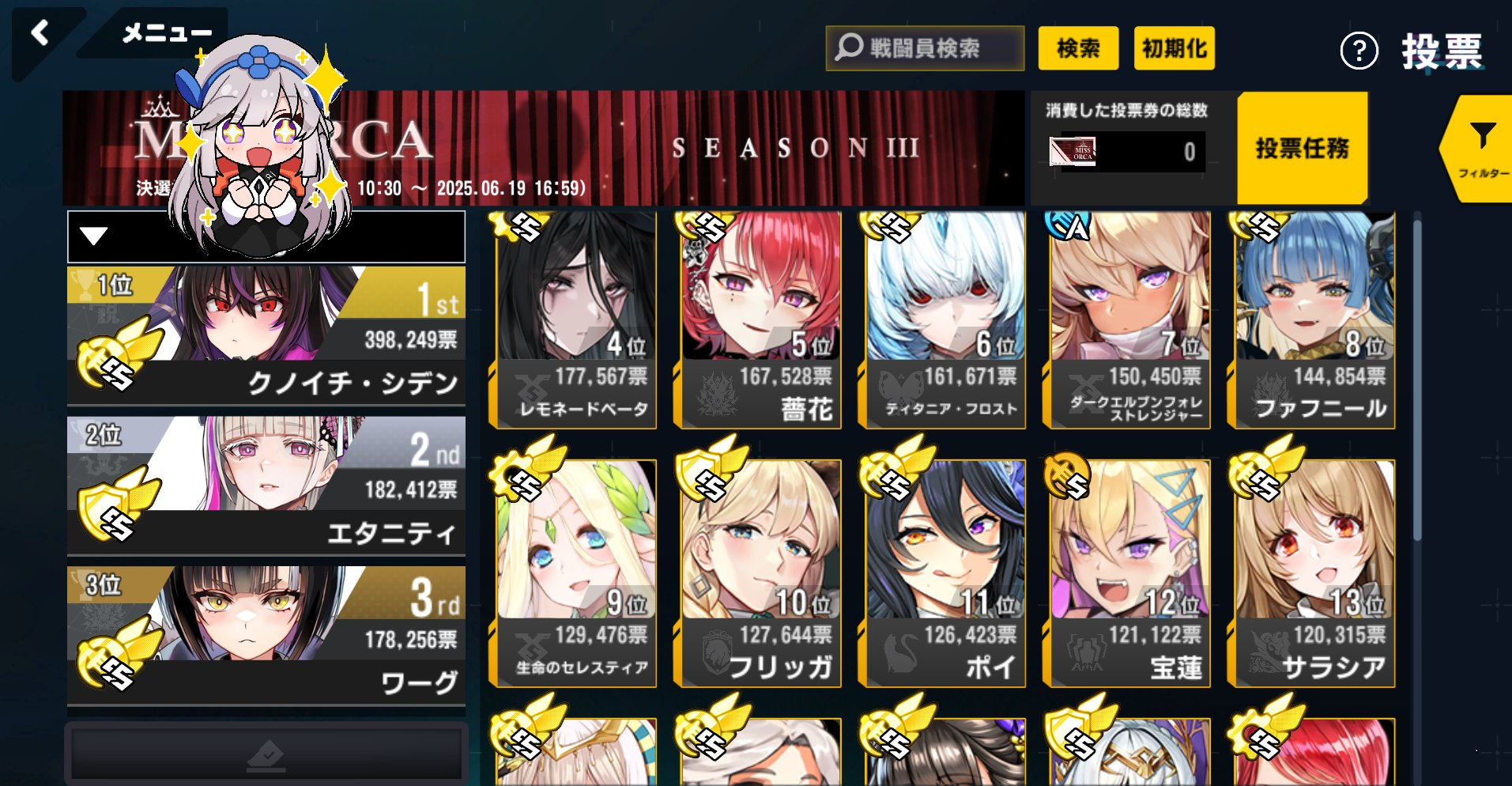
Task: Open the 投票任務 vote missions
Action: tap(1302, 148)
